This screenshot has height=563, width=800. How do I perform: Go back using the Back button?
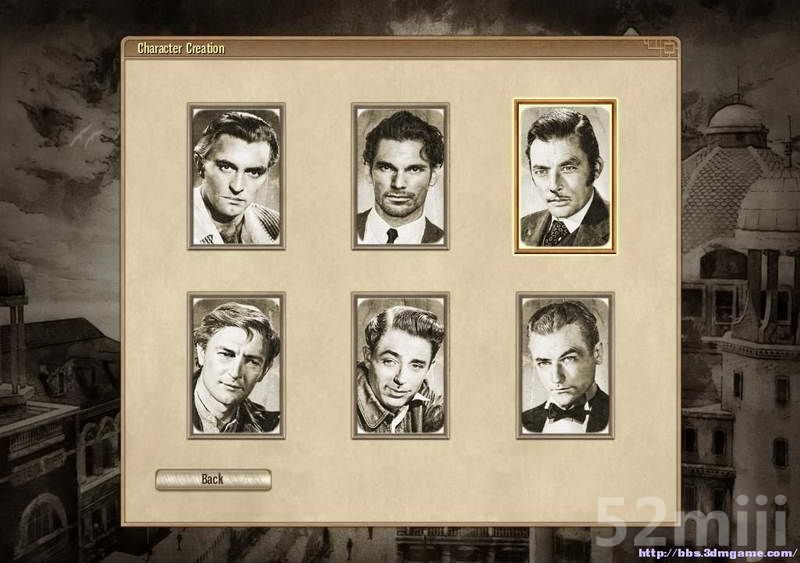(213, 479)
